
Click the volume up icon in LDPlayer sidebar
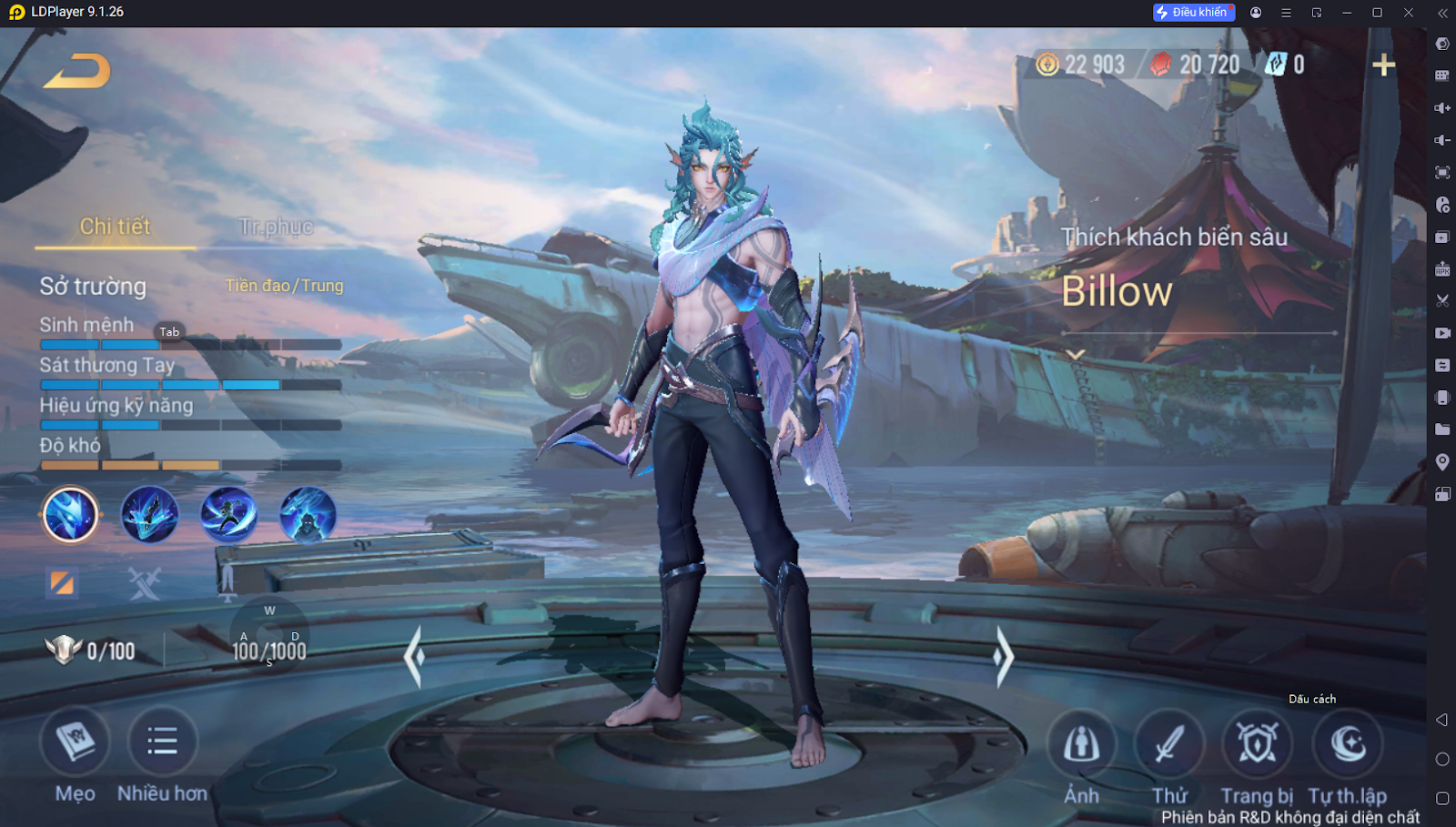(1442, 107)
